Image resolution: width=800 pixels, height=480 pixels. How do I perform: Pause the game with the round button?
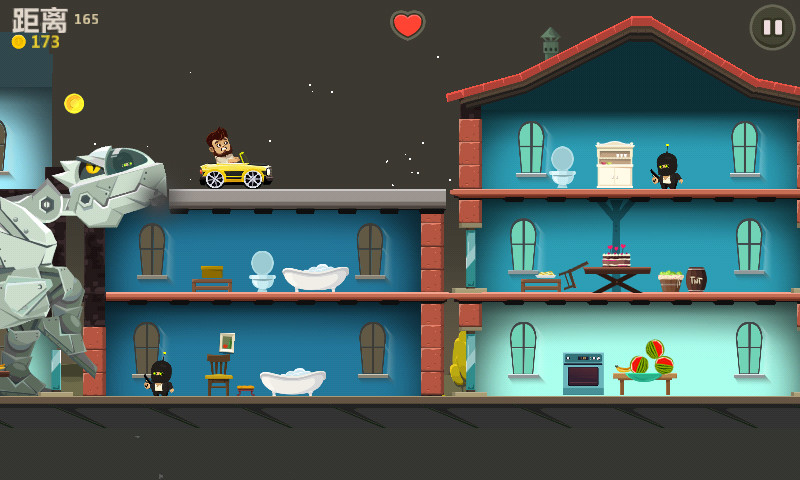coord(772,27)
